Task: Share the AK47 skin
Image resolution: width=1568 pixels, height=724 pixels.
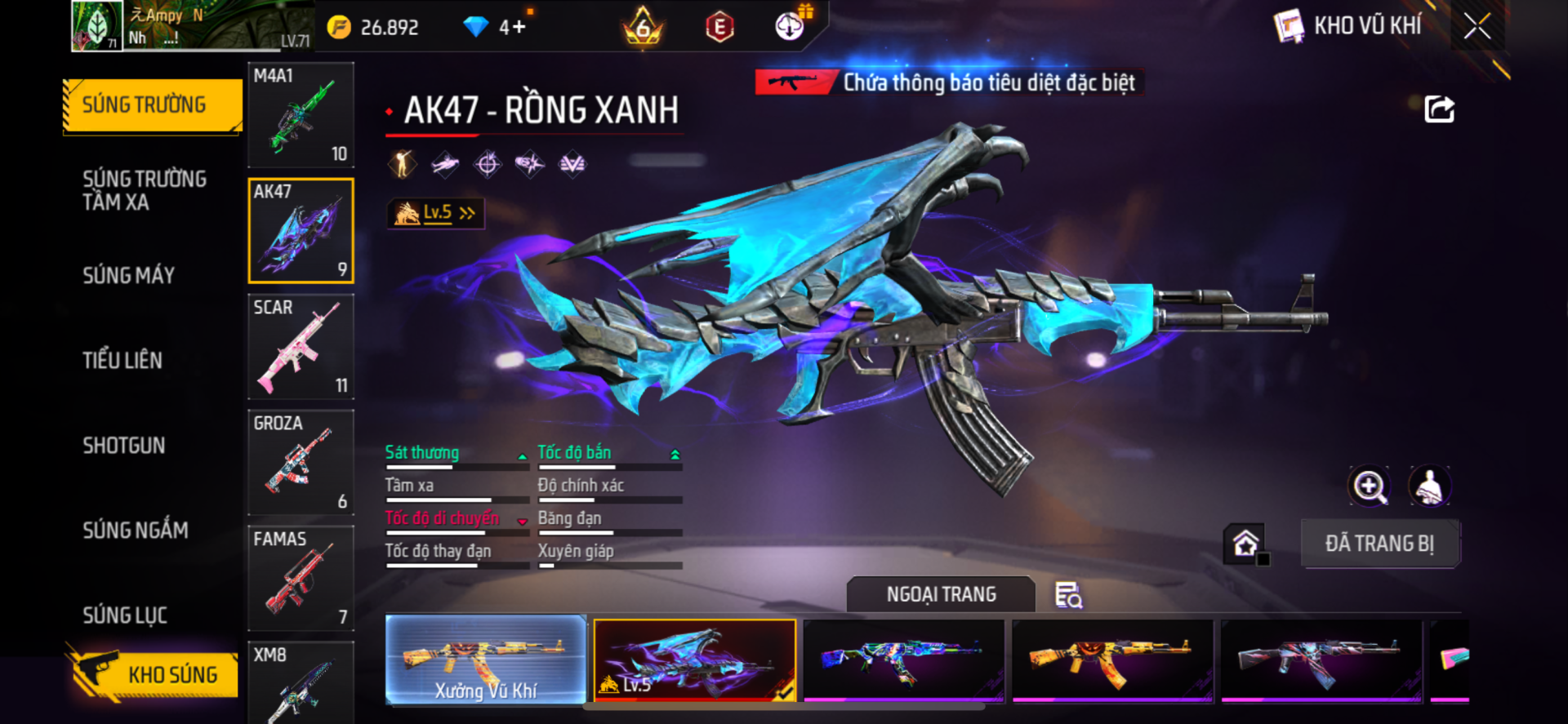Action: click(1439, 109)
